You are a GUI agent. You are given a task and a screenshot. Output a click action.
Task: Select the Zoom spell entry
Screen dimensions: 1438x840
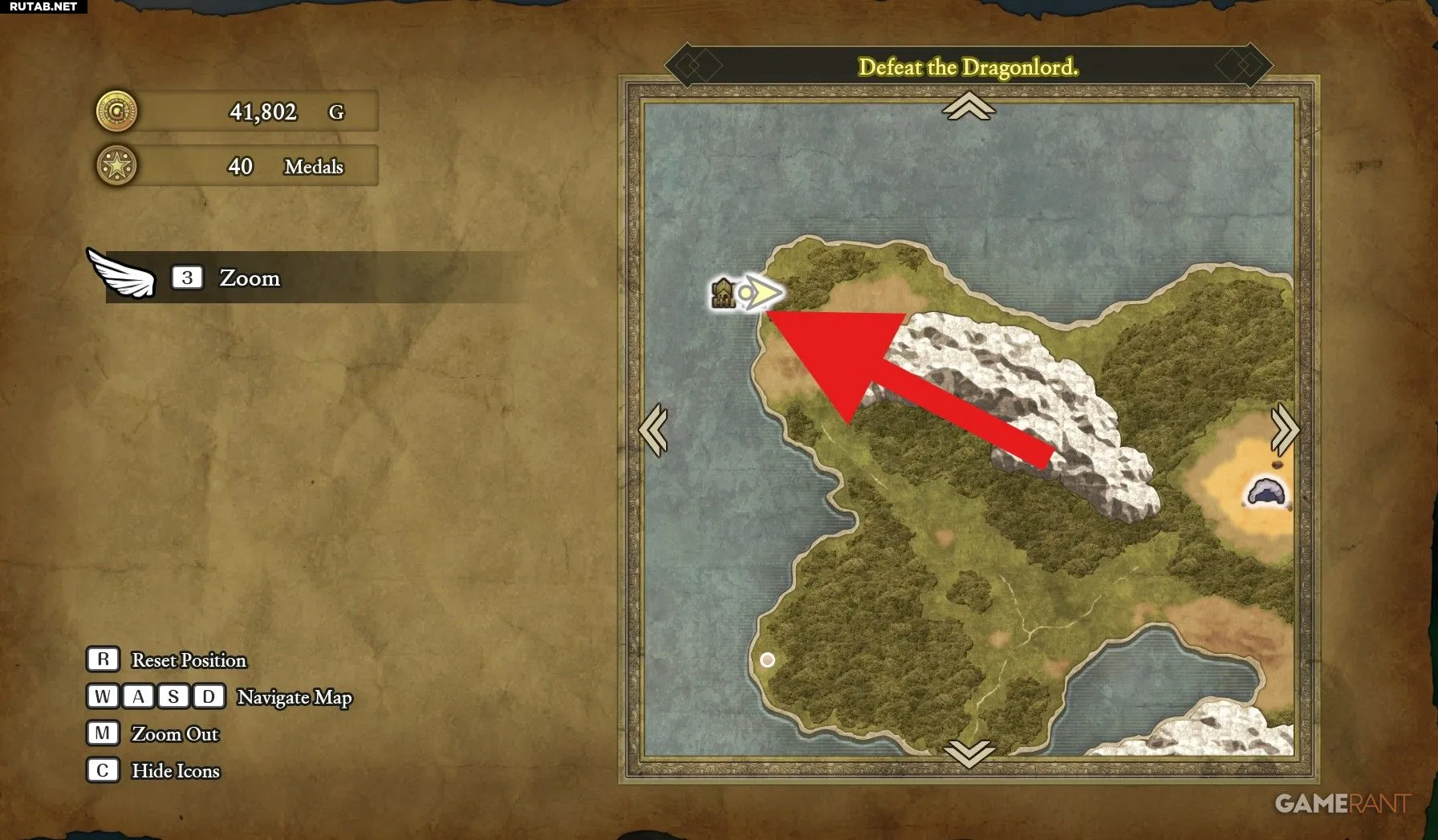(249, 278)
